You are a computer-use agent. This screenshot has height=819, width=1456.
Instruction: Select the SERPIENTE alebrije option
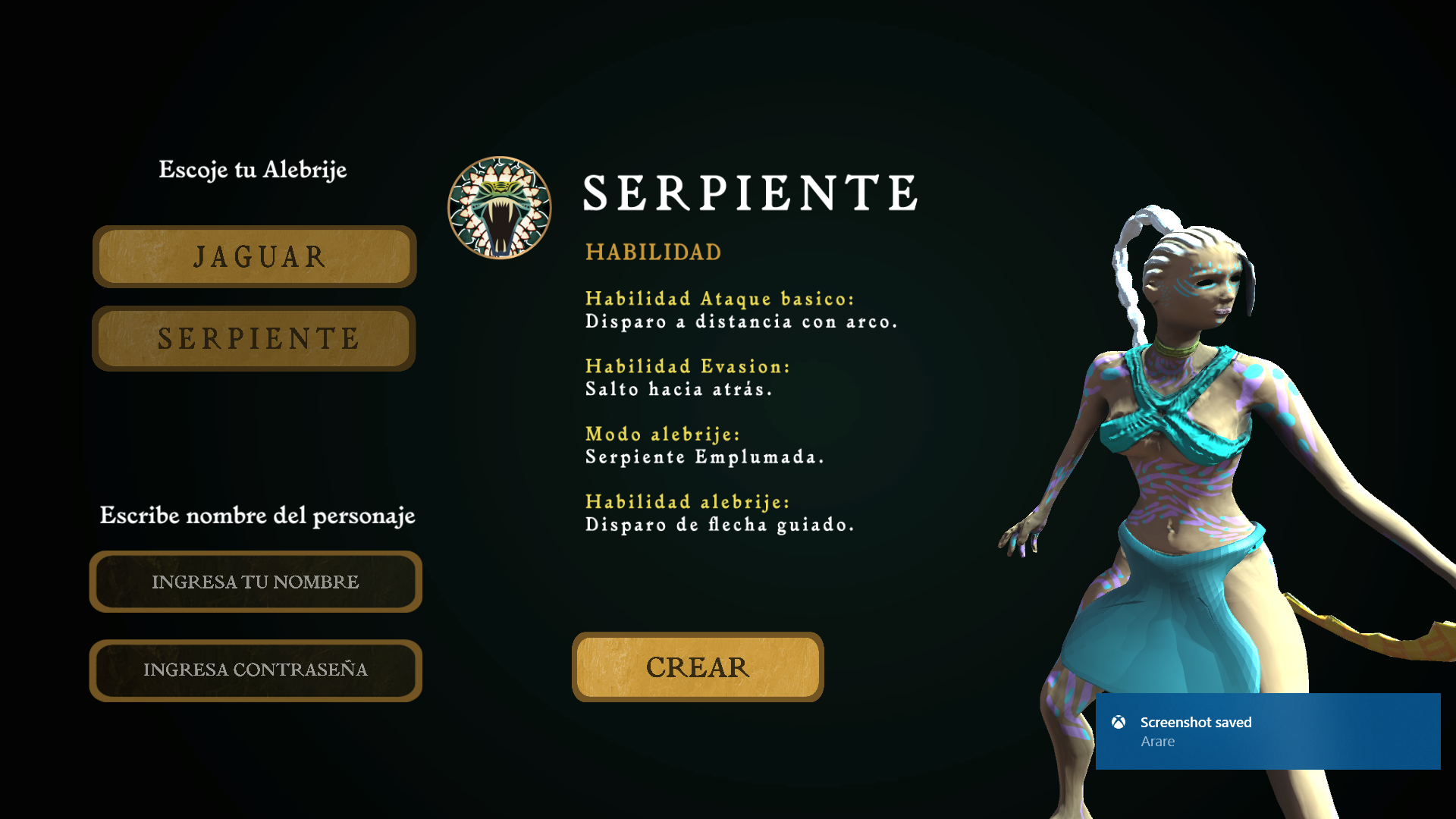click(255, 338)
